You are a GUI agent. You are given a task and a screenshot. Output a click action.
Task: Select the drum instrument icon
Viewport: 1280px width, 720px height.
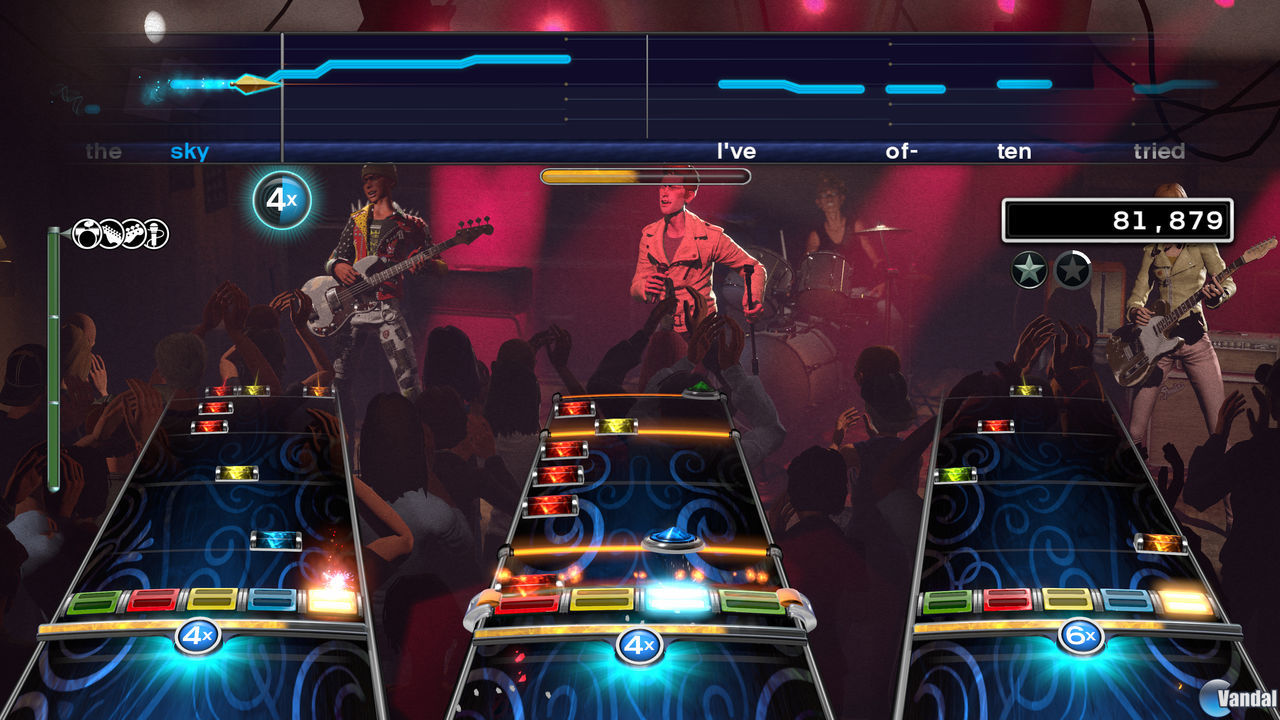point(86,235)
